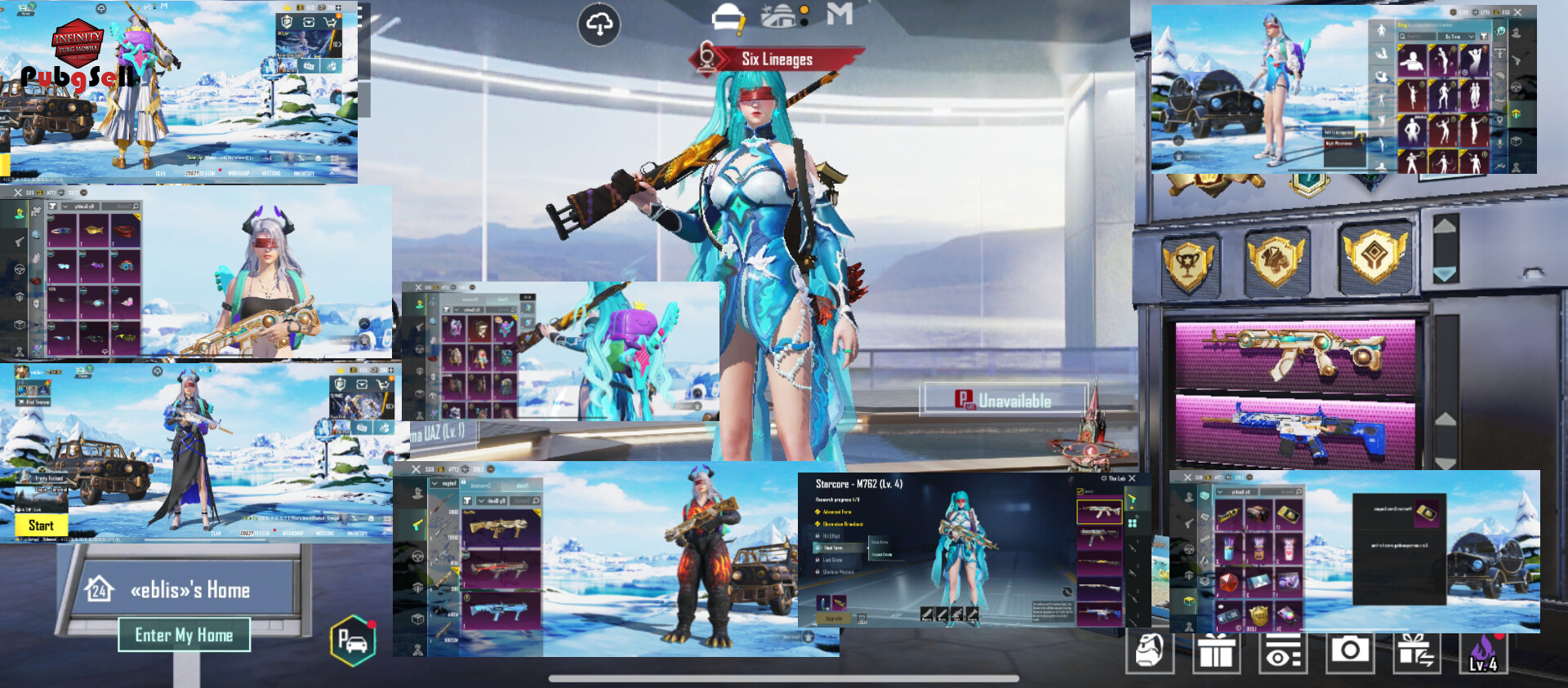Select the gold trophy achievement badge
Image resolution: width=1568 pixels, height=688 pixels.
(1188, 264)
